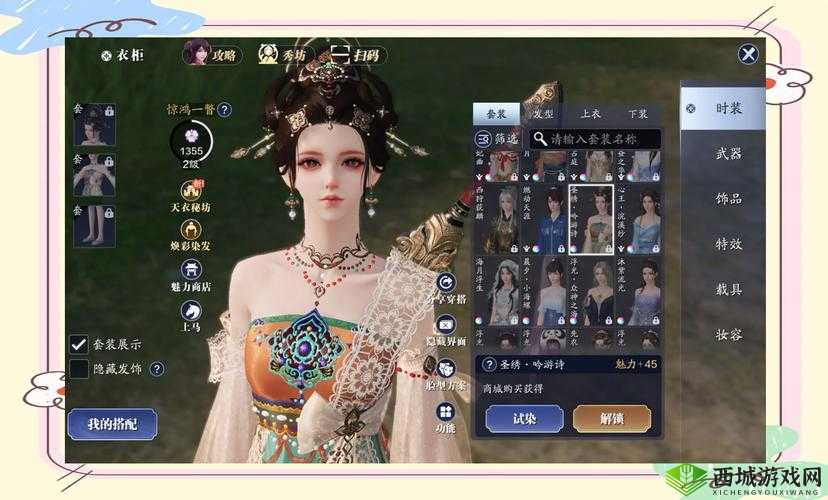Enable the 隐藏发饰 checkbox

78,369
